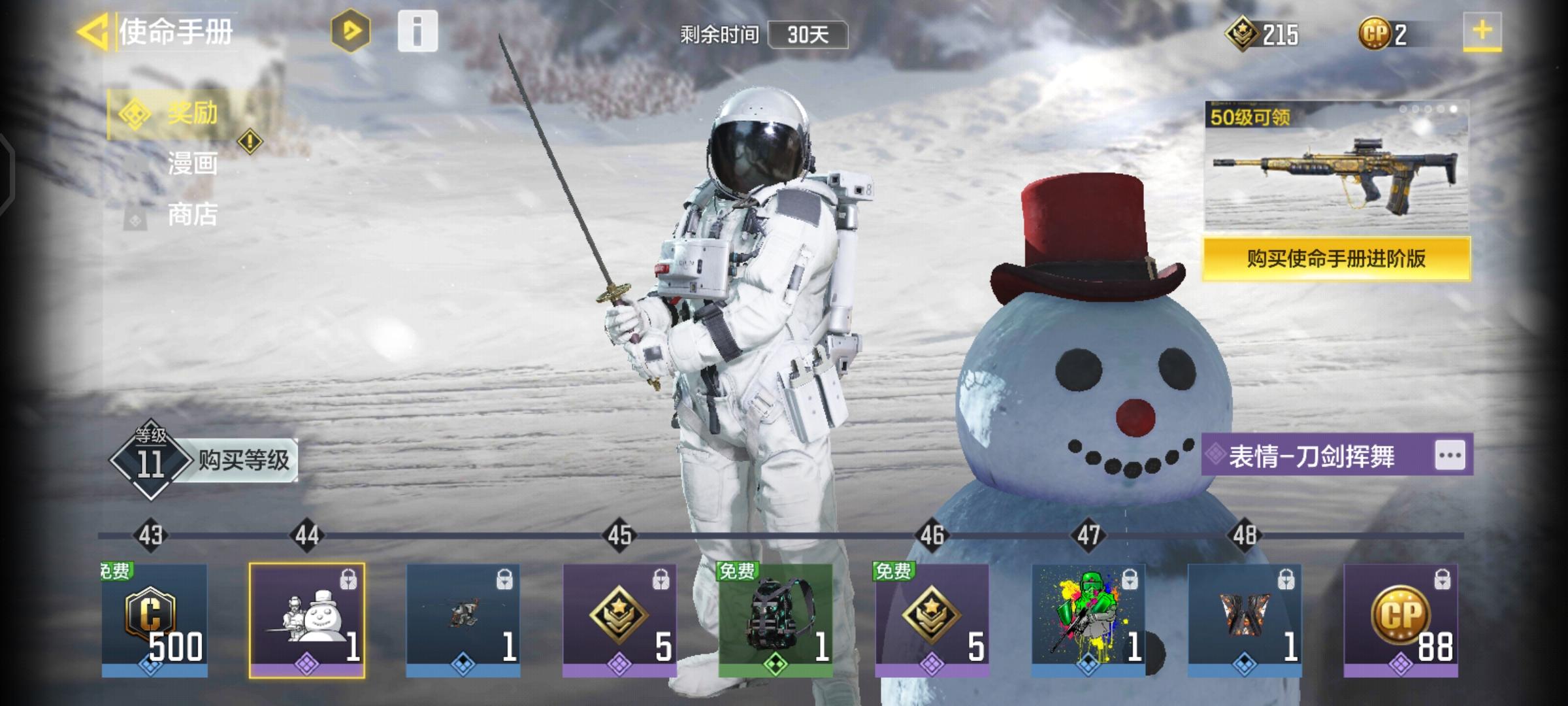The width and height of the screenshot is (1568, 706).
Task: Open options for 表情-刀剑挥舞 emote
Action: point(1450,456)
